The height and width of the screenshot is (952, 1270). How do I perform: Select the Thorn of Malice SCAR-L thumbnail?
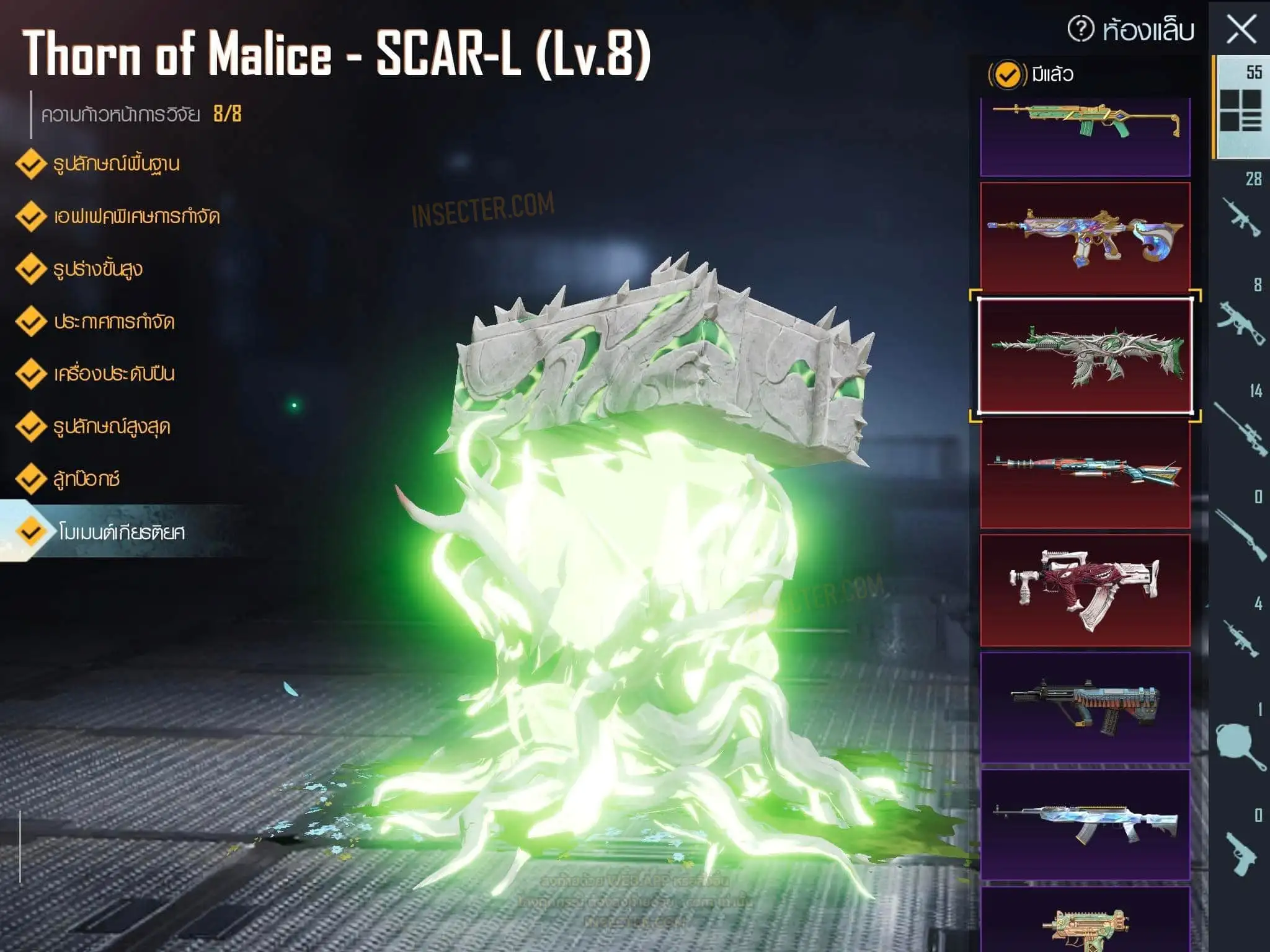1085,356
